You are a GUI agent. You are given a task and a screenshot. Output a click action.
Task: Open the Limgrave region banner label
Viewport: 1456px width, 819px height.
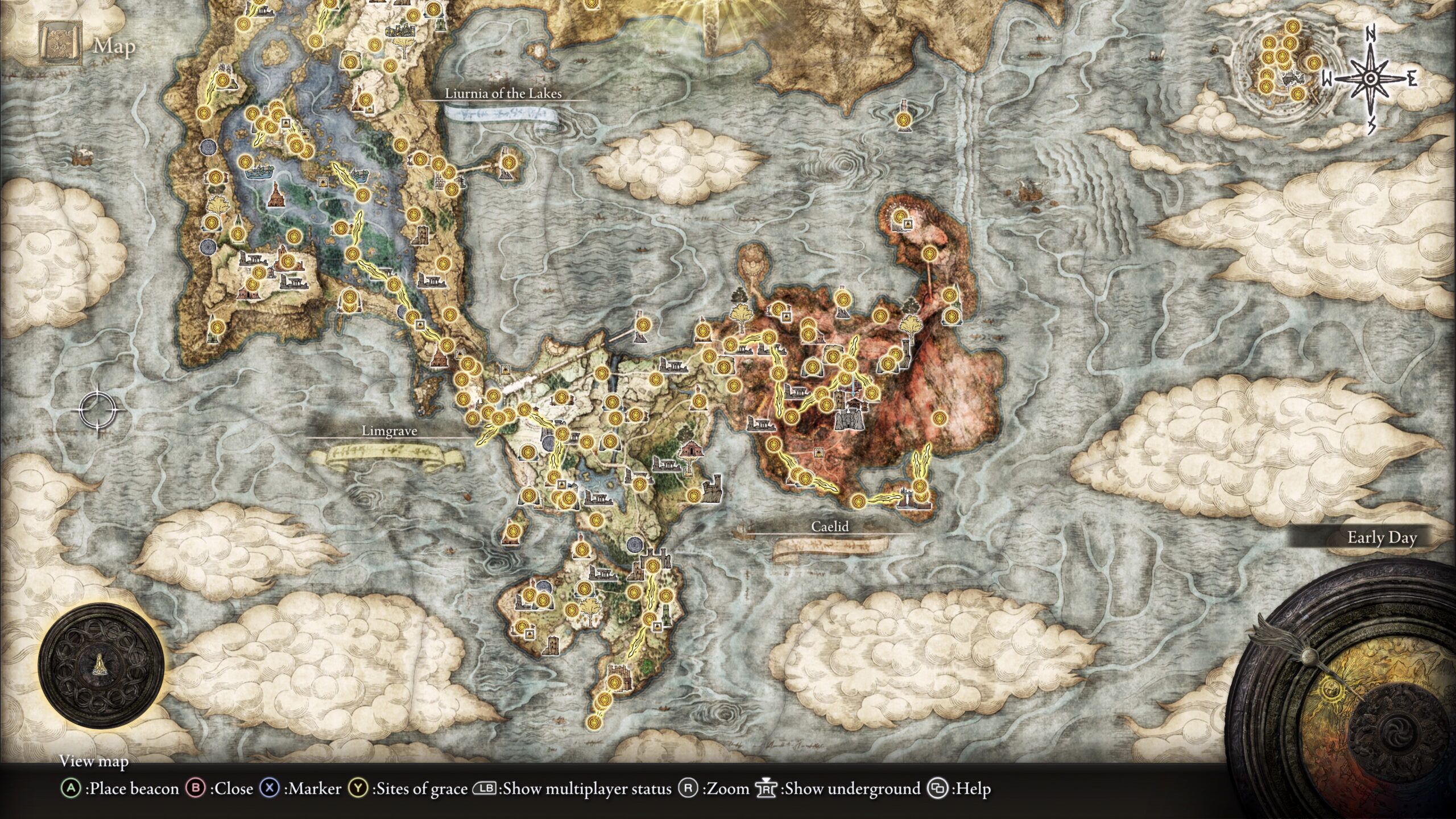[x=389, y=432]
